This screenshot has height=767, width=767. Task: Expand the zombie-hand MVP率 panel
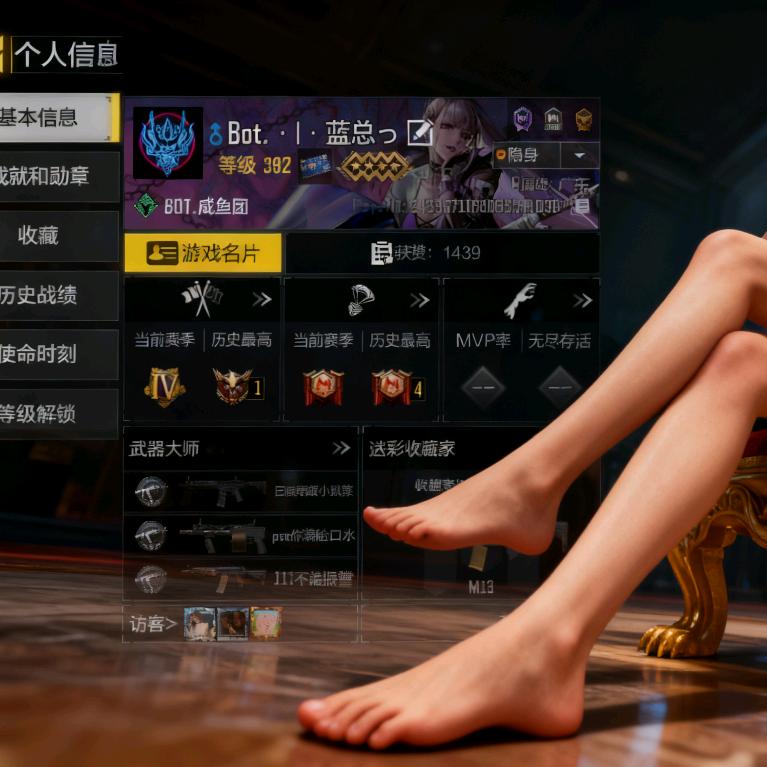tap(582, 299)
